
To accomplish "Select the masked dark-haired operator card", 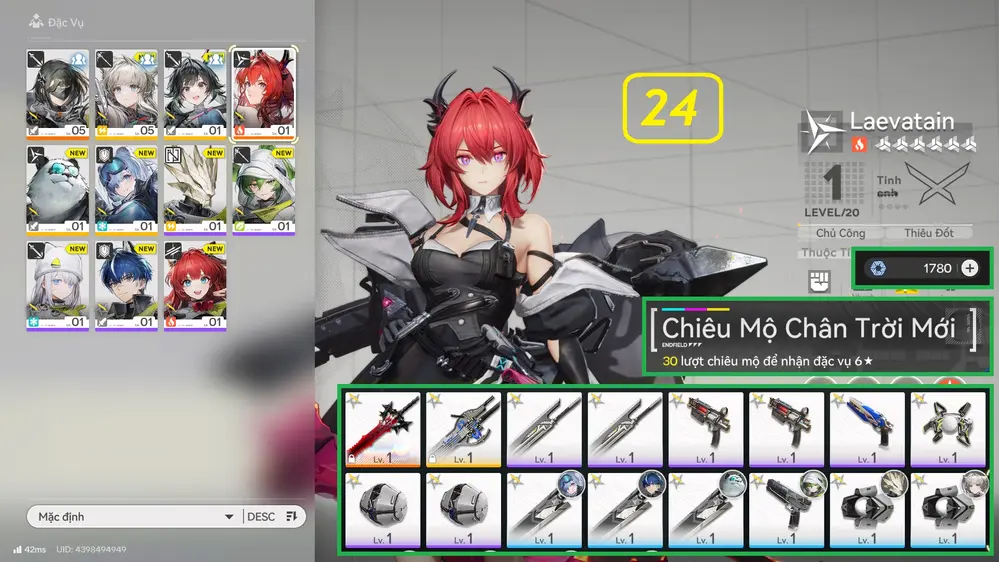I will (57, 94).
